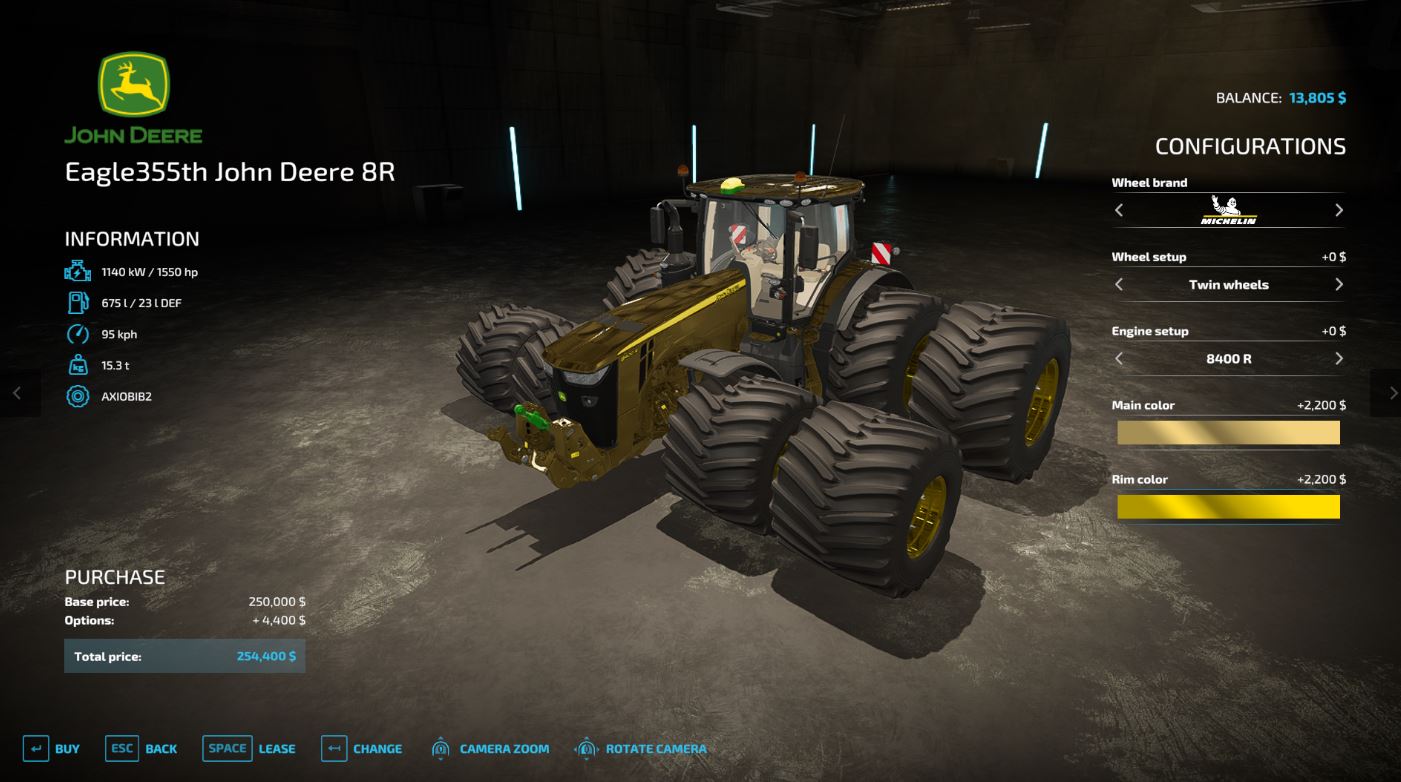
Task: Cycle to the next Wheel brand
Action: tap(1338, 210)
